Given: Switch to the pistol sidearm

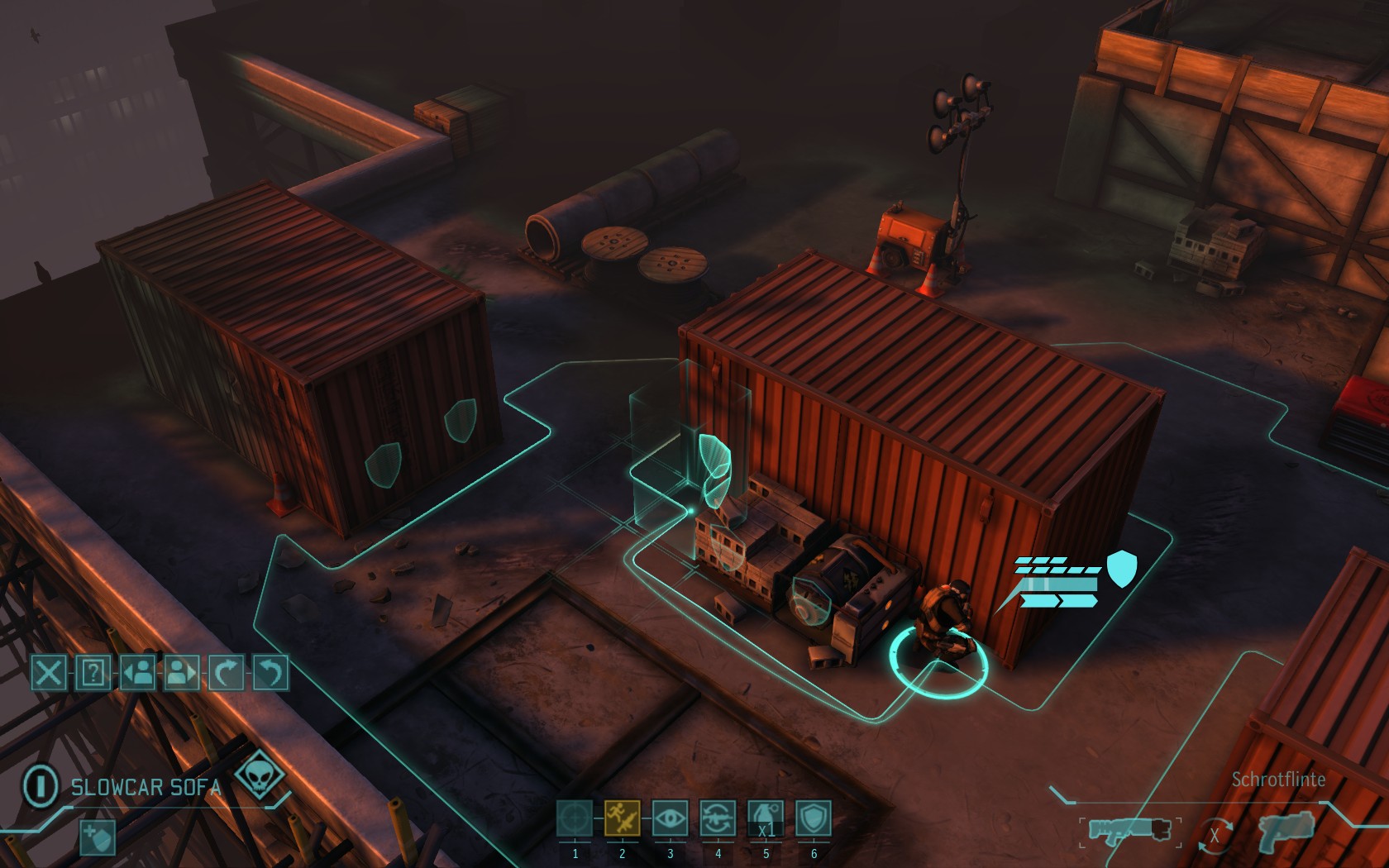Looking at the screenshot, I should point(1286,831).
